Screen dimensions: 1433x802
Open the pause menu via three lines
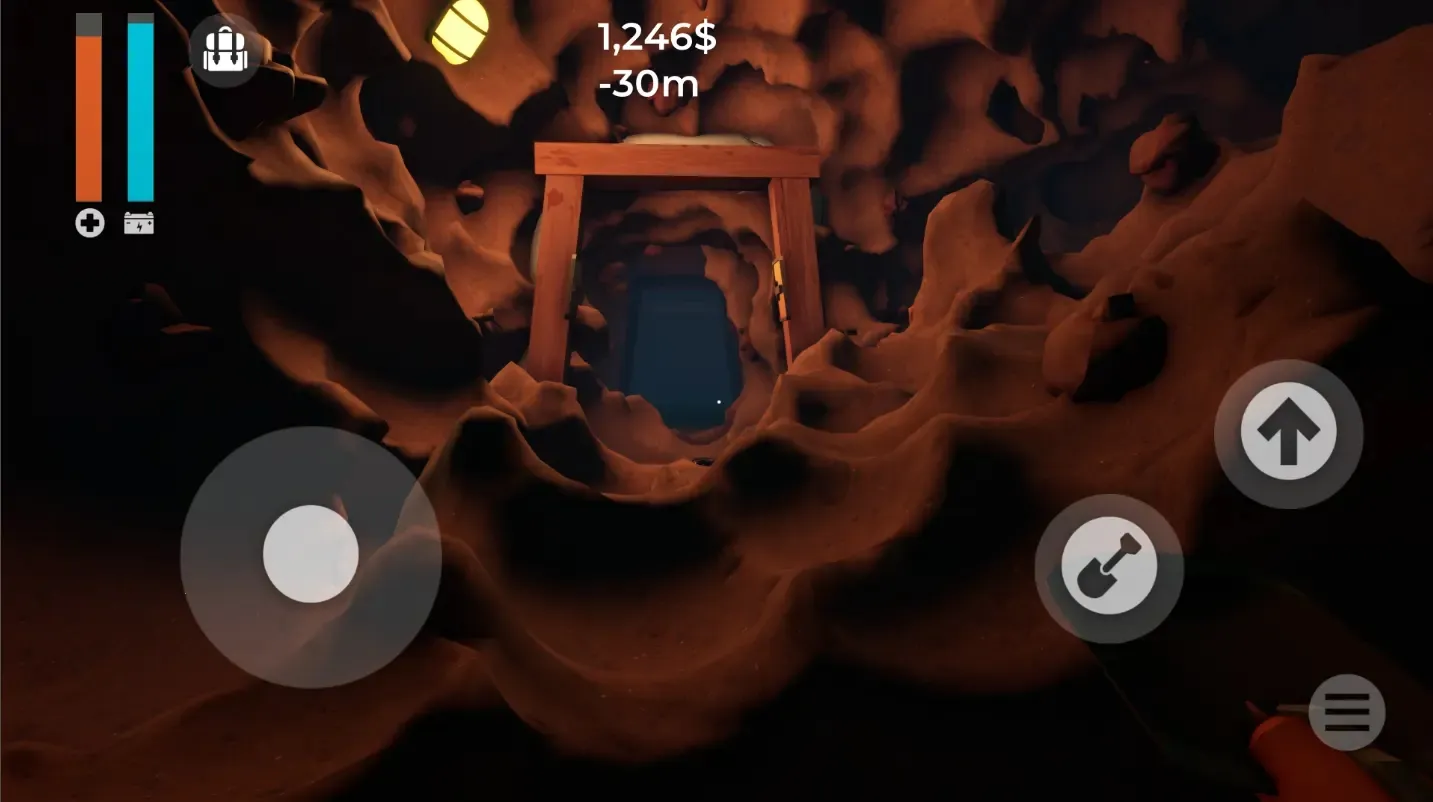[1348, 711]
